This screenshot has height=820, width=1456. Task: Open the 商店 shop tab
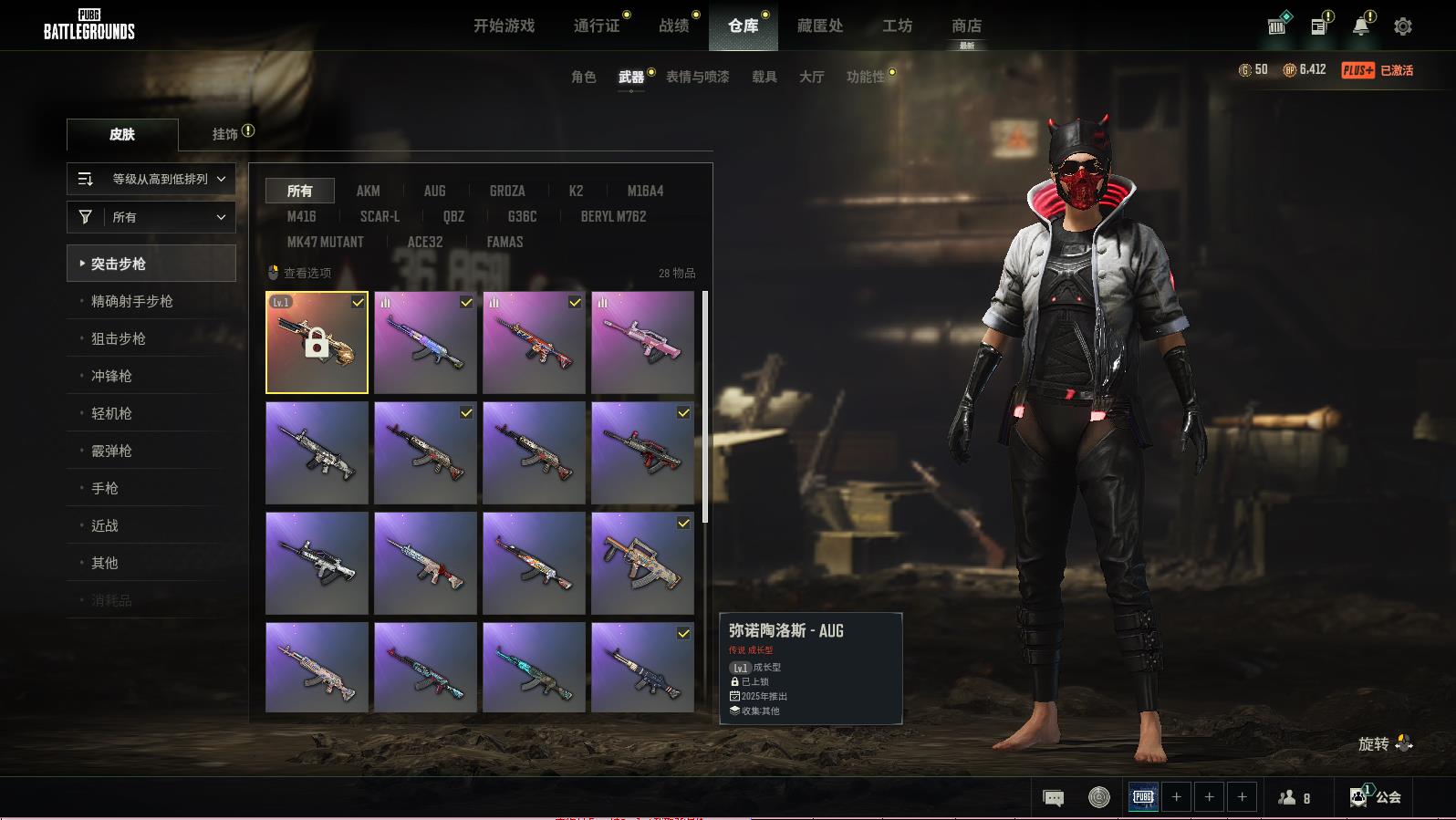point(966,26)
